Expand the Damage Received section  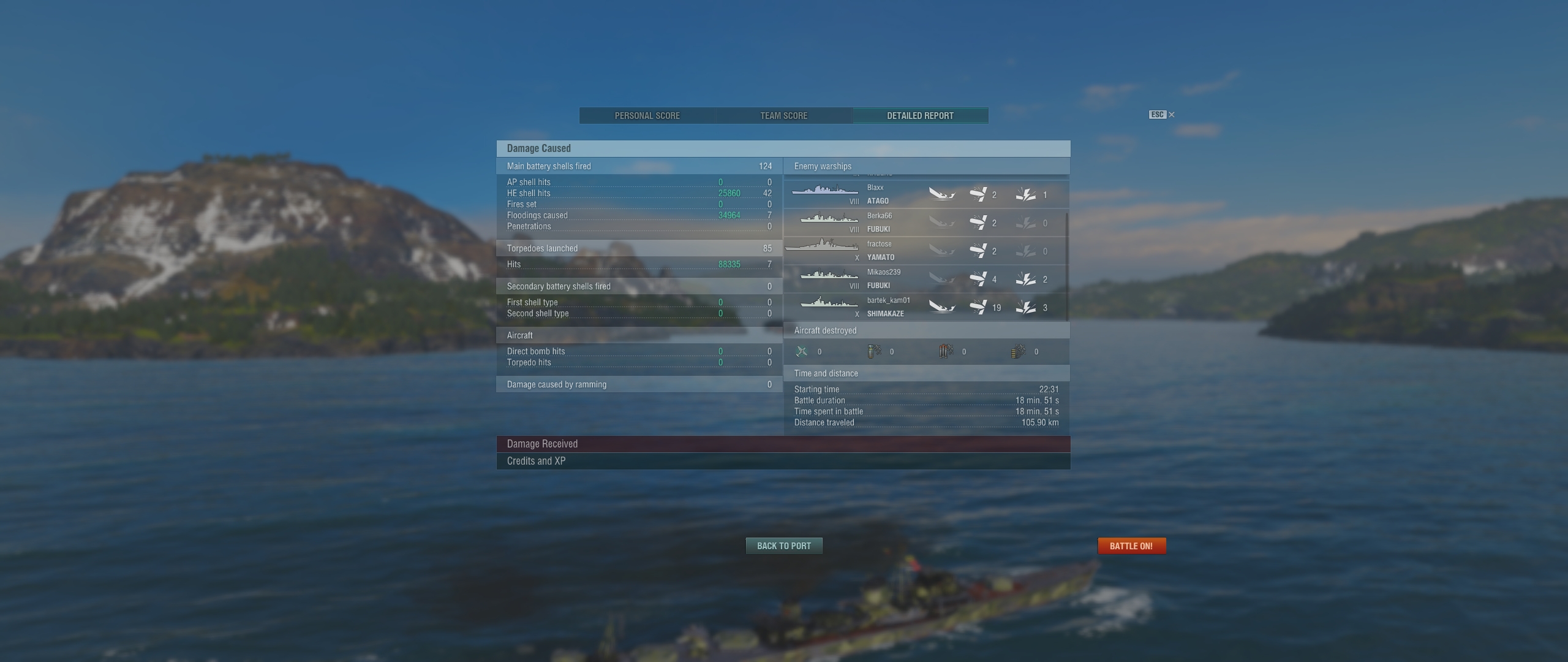click(x=783, y=444)
